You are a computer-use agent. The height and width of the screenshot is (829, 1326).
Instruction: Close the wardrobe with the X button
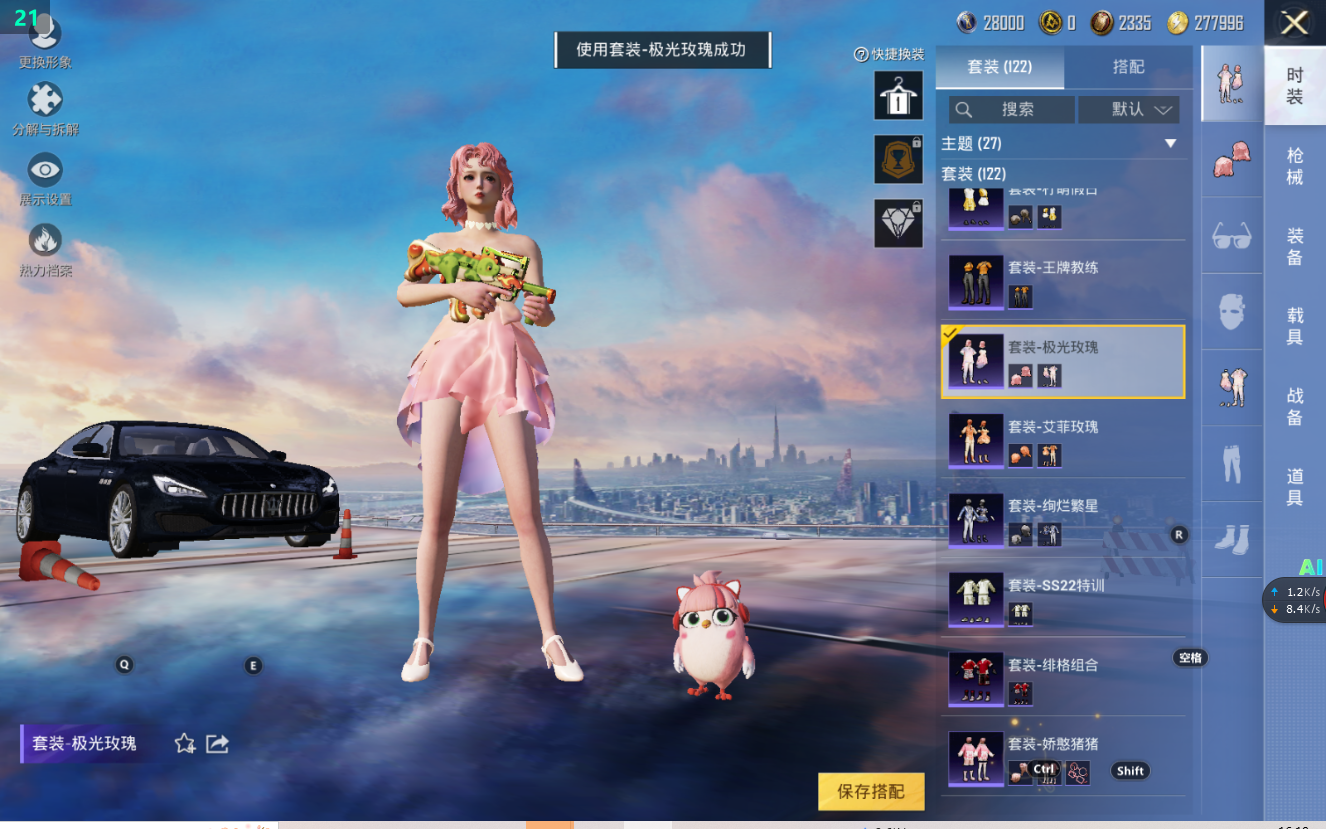tap(1295, 23)
